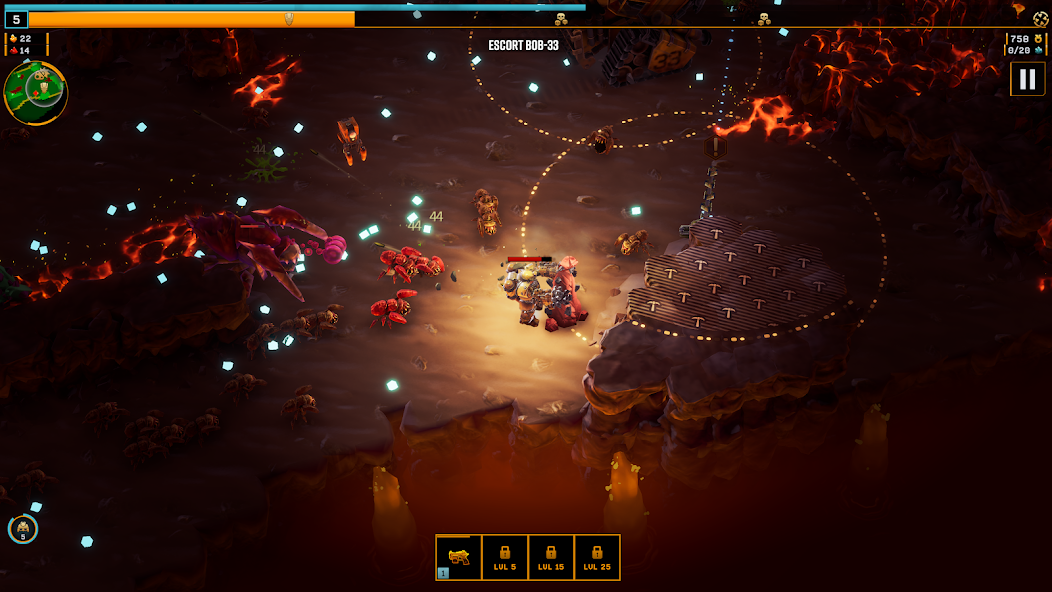Tap the dwarf helmet badge icon
The image size is (1052, 592).
click(x=23, y=529)
